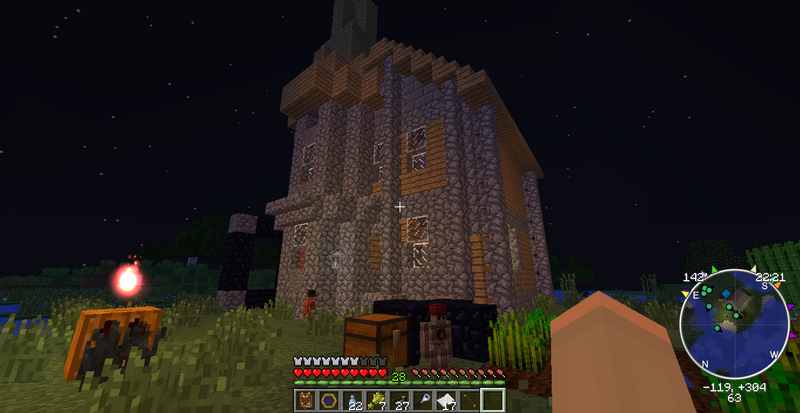Select the brown book hotbar slot
Screen dimensions: 800x413
(x=304, y=401)
